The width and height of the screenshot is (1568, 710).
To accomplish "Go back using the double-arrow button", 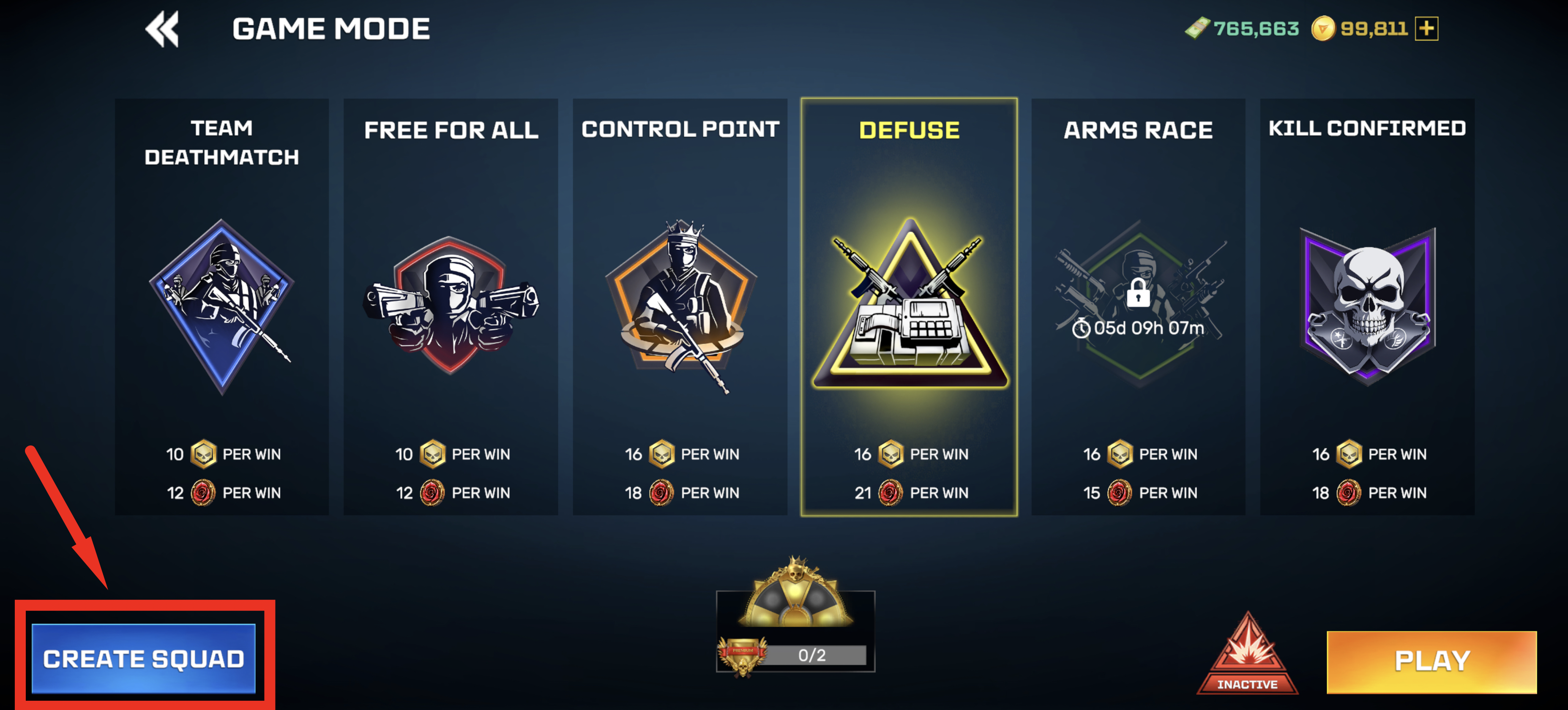I will 162,29.
